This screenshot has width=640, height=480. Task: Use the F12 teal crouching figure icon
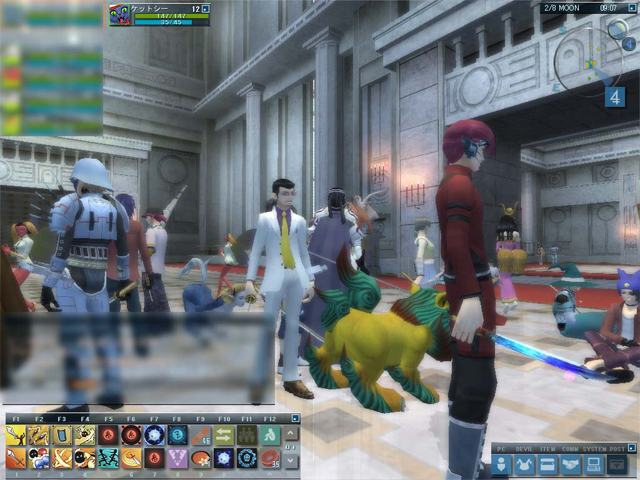coord(270,435)
